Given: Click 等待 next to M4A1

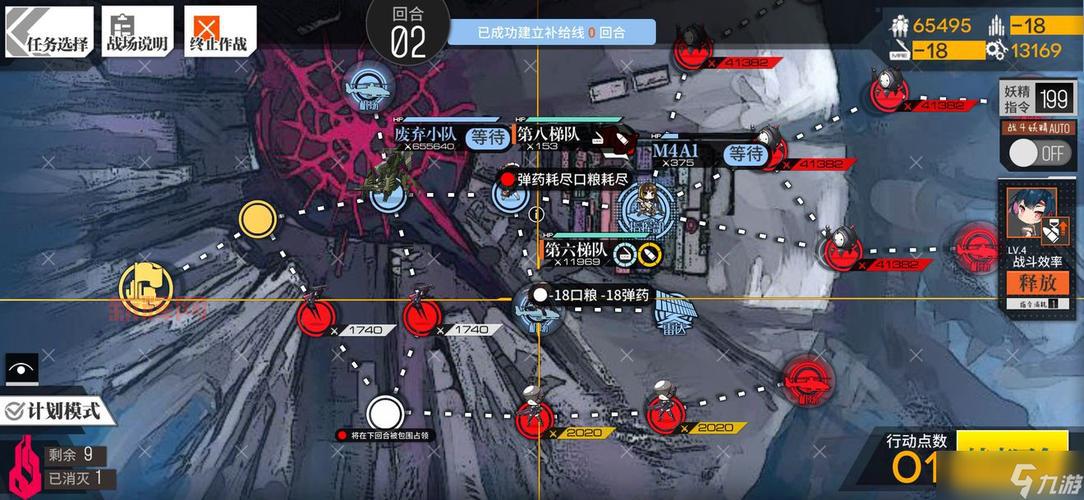Looking at the screenshot, I should [746, 154].
